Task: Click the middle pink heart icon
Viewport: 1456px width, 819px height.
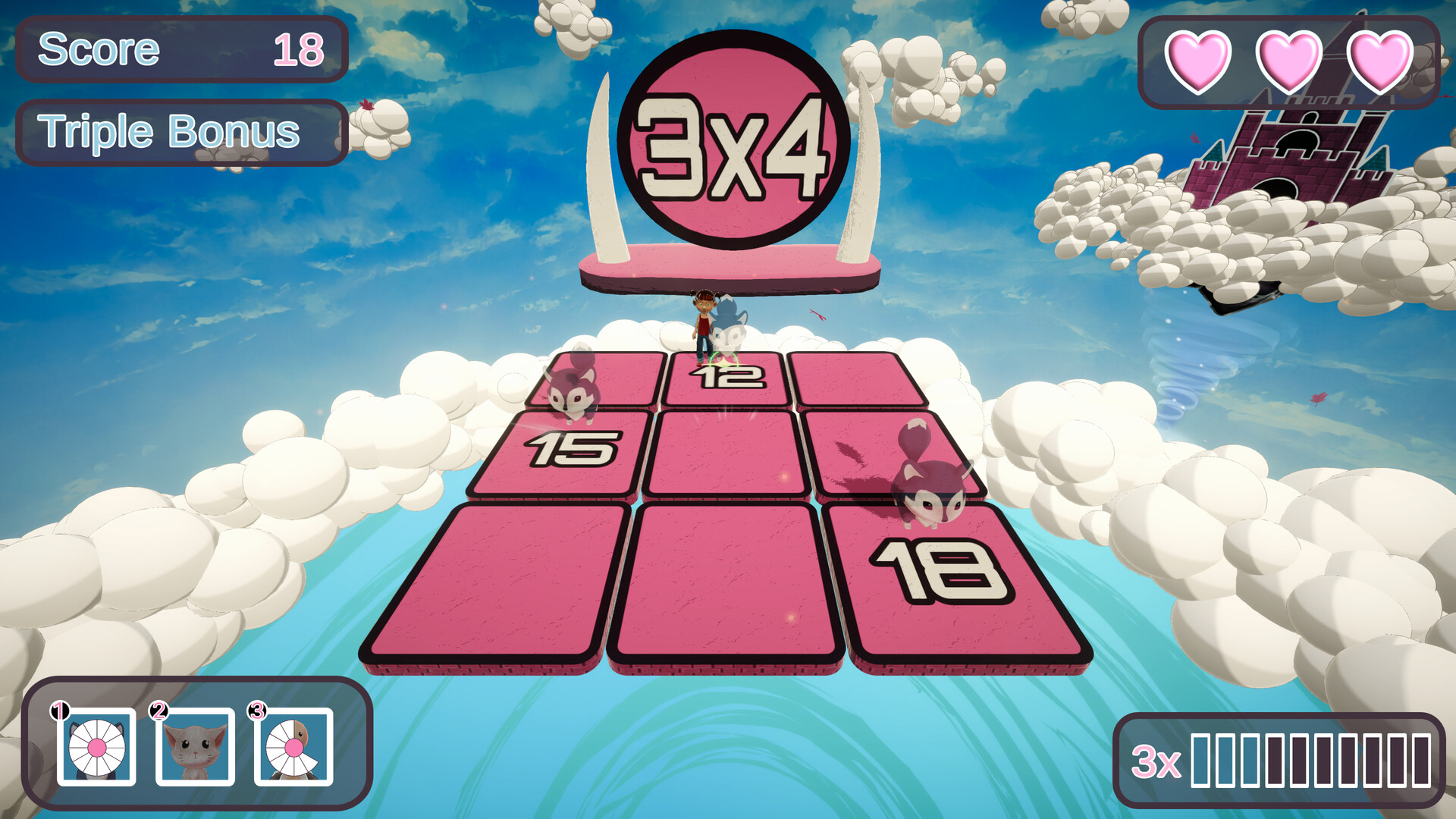Action: [1291, 62]
